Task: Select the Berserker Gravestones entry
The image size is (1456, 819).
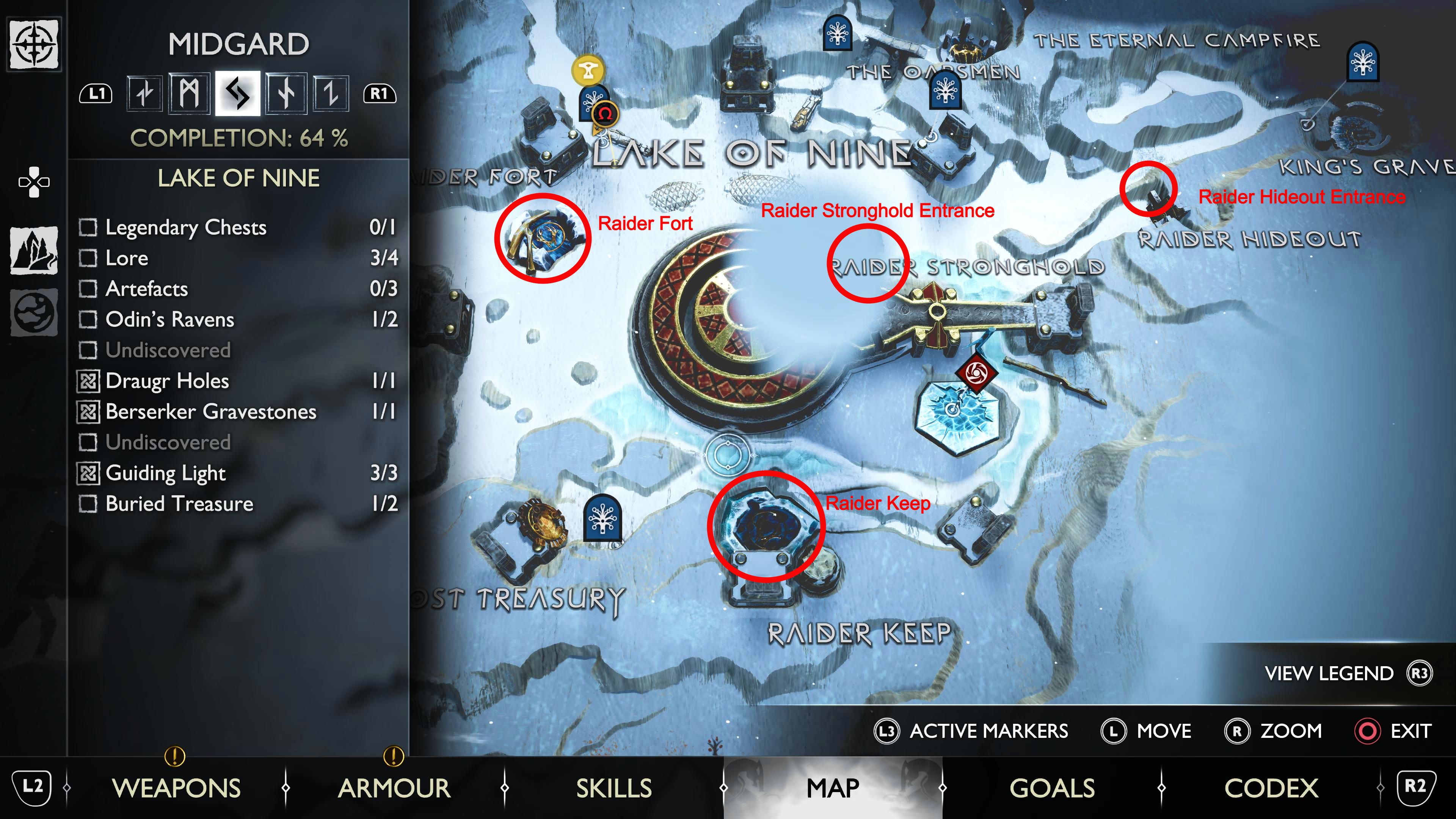Action: click(x=237, y=411)
